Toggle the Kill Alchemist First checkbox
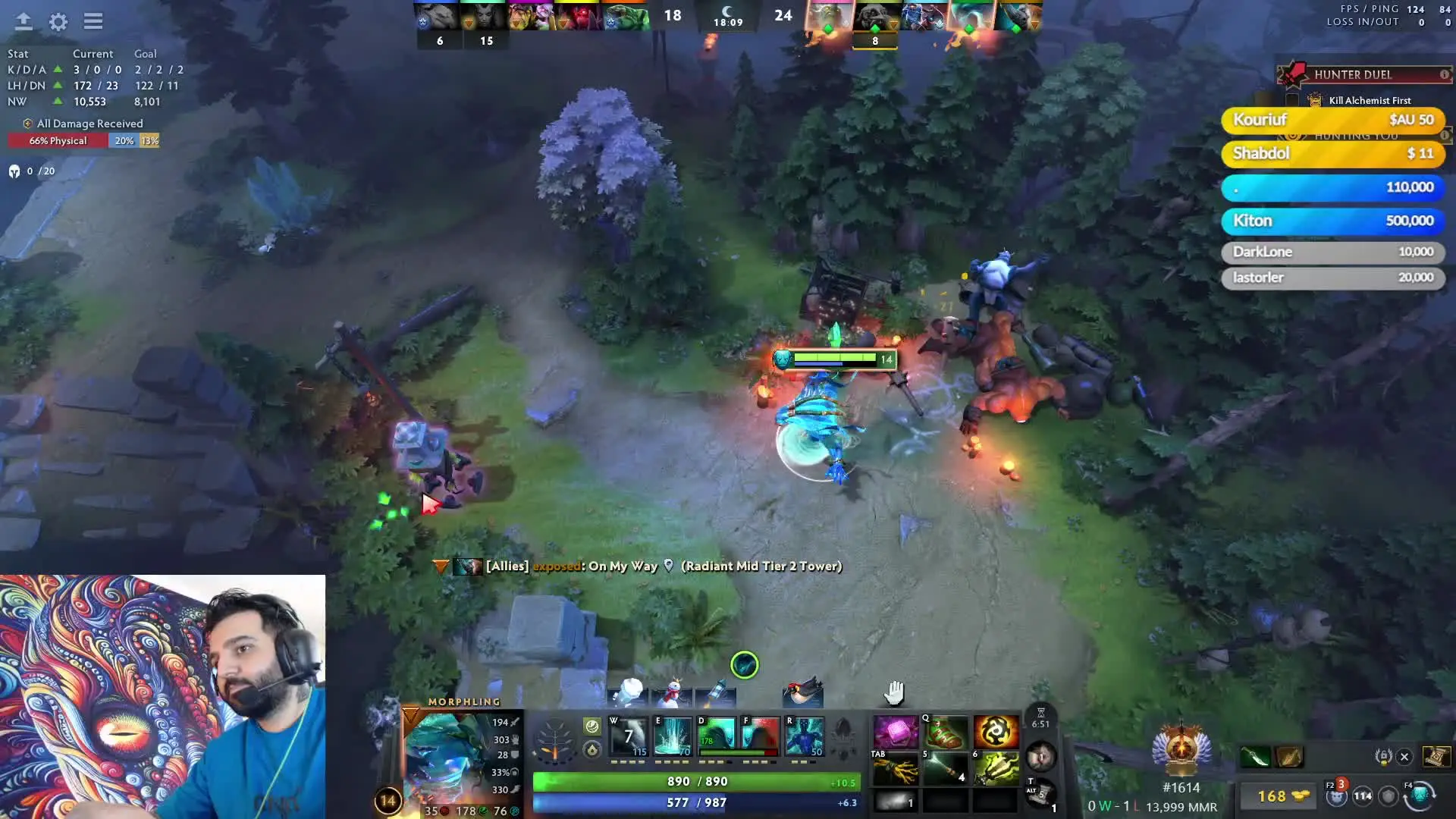This screenshot has width=1456, height=819. 1293,99
